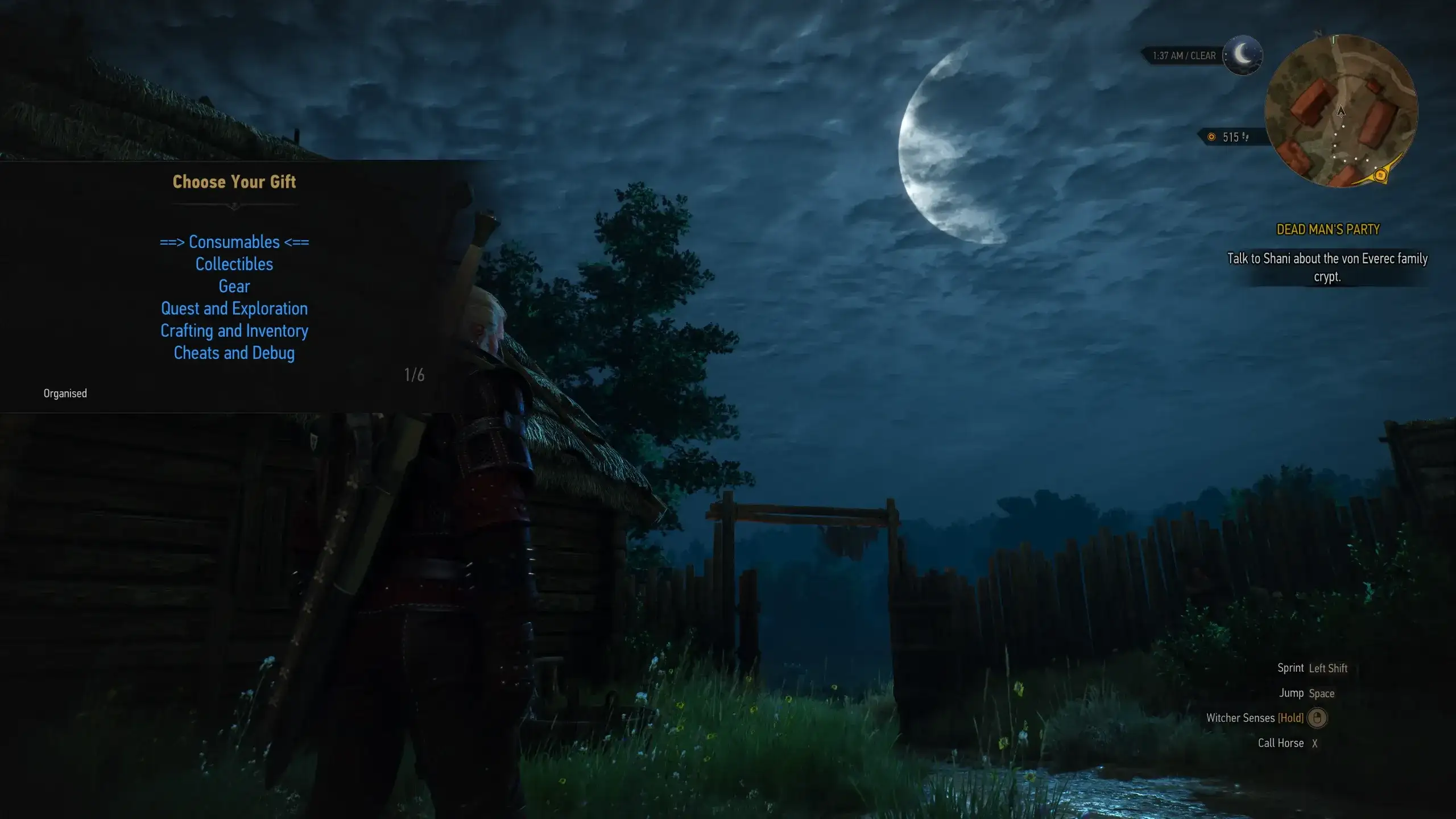Screen dimensions: 1456x819
Task: Open Crafting and Inventory
Action: pos(234,330)
